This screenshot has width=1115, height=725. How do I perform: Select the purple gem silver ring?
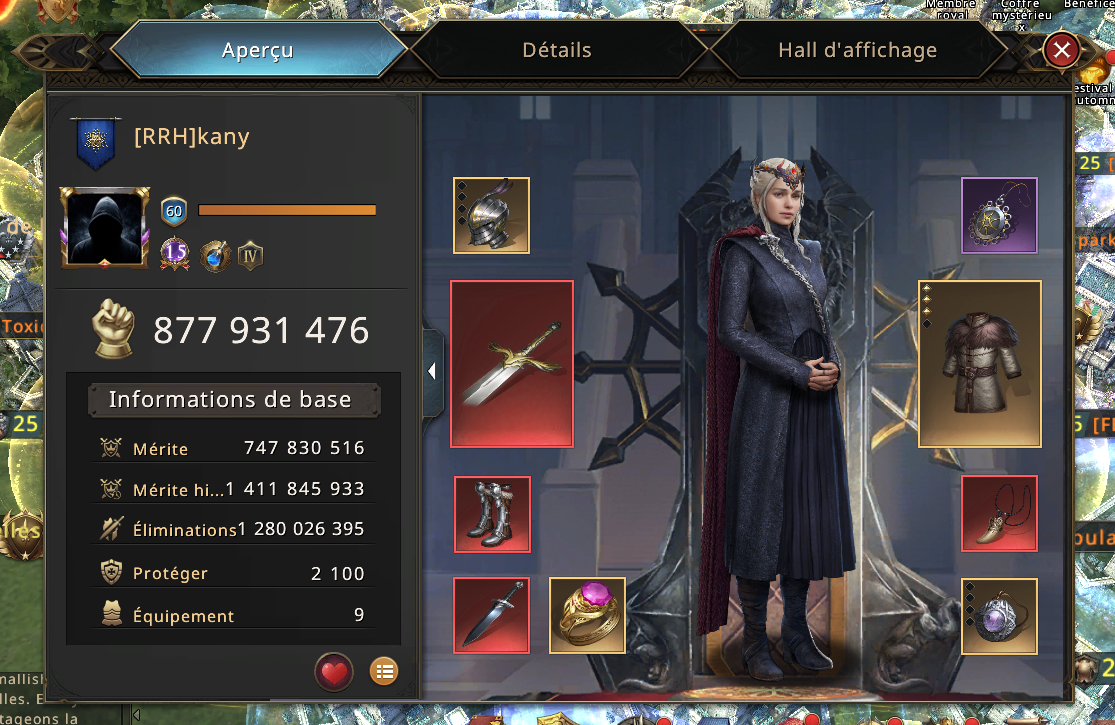tap(999, 615)
